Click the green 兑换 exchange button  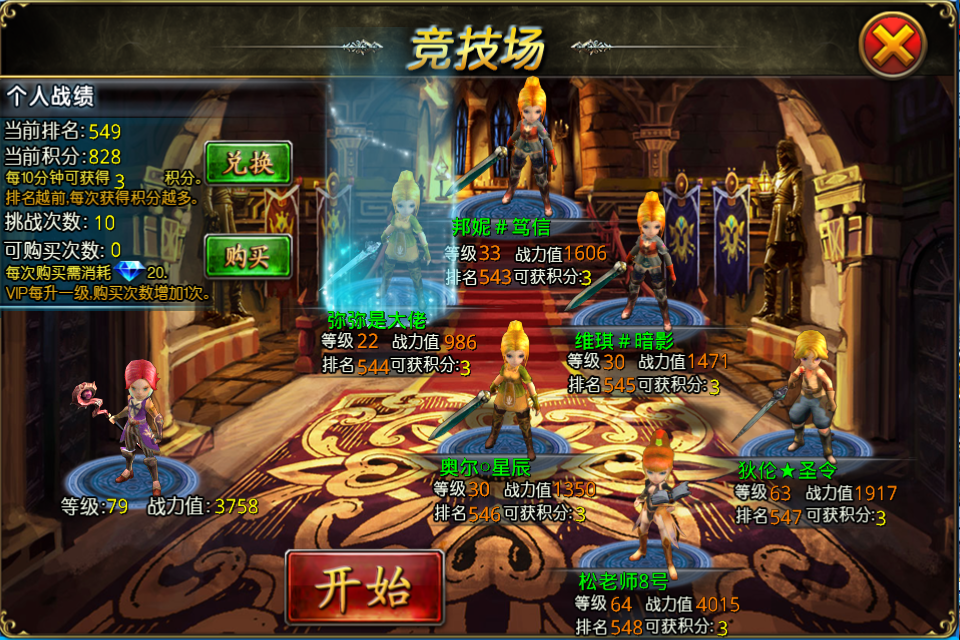pyautogui.click(x=248, y=163)
